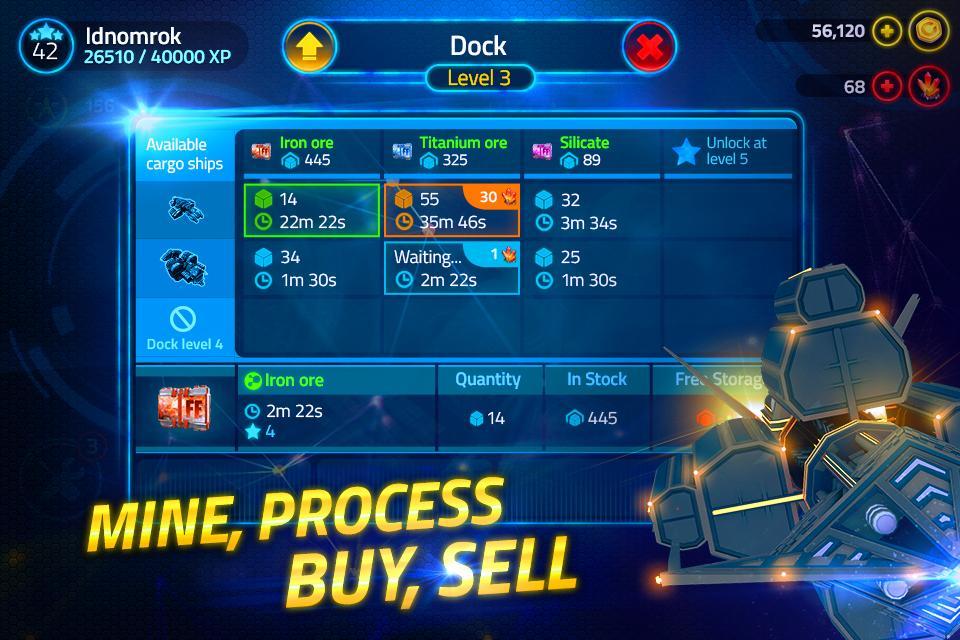Select the locked Dock level 4 ship slot
This screenshot has width=960, height=640.
coord(184,328)
